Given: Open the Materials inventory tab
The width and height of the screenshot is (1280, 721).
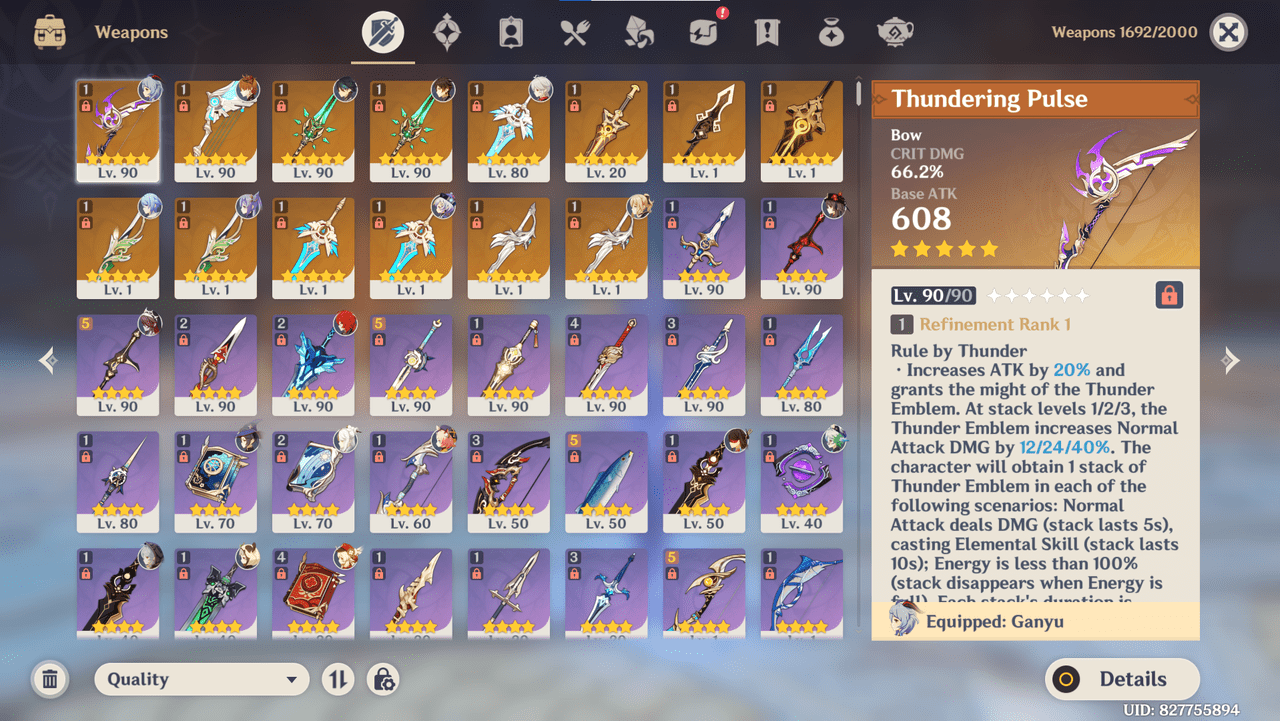Looking at the screenshot, I should pos(639,31).
